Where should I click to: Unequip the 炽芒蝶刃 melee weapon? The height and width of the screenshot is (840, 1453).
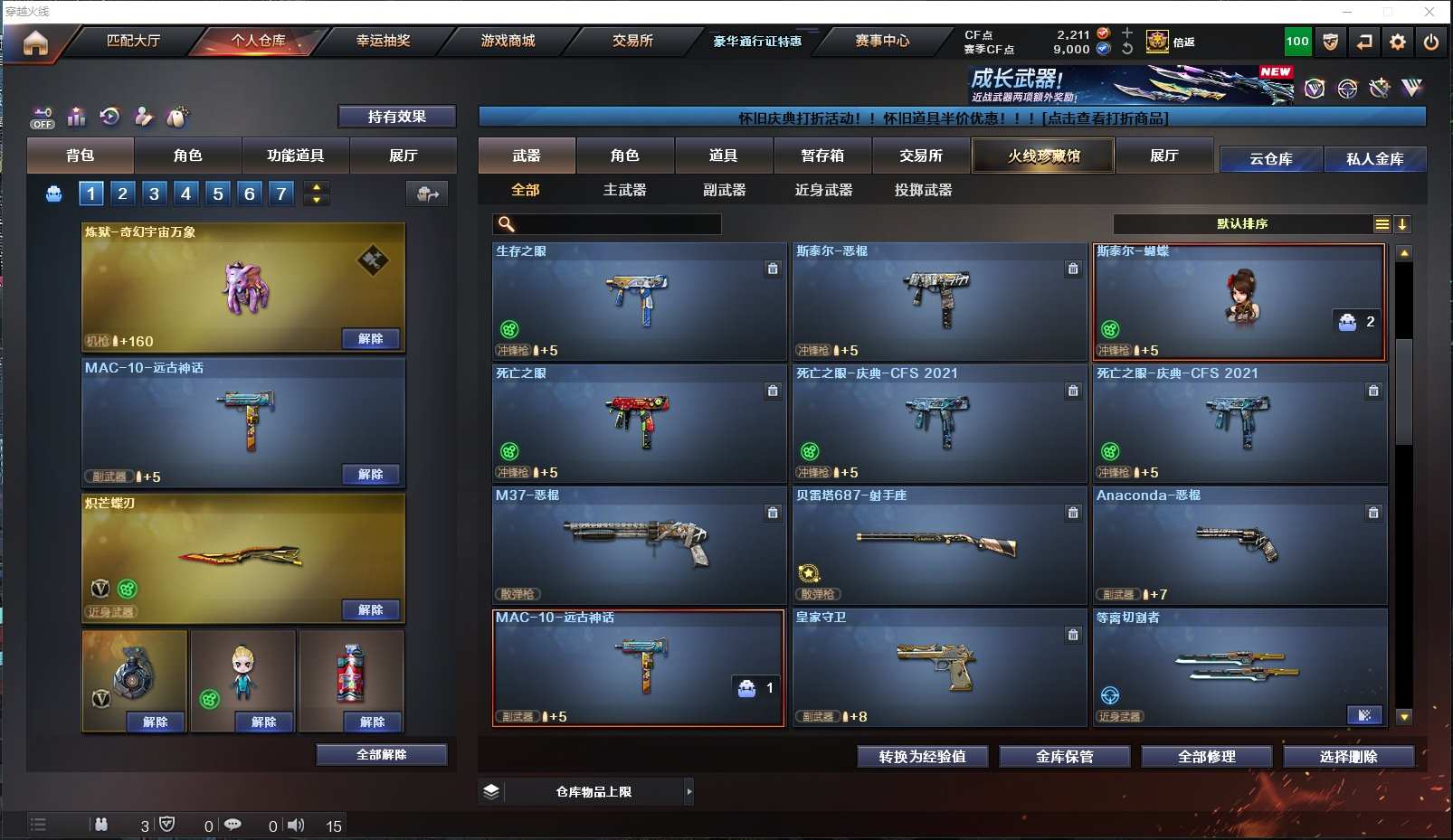click(370, 610)
